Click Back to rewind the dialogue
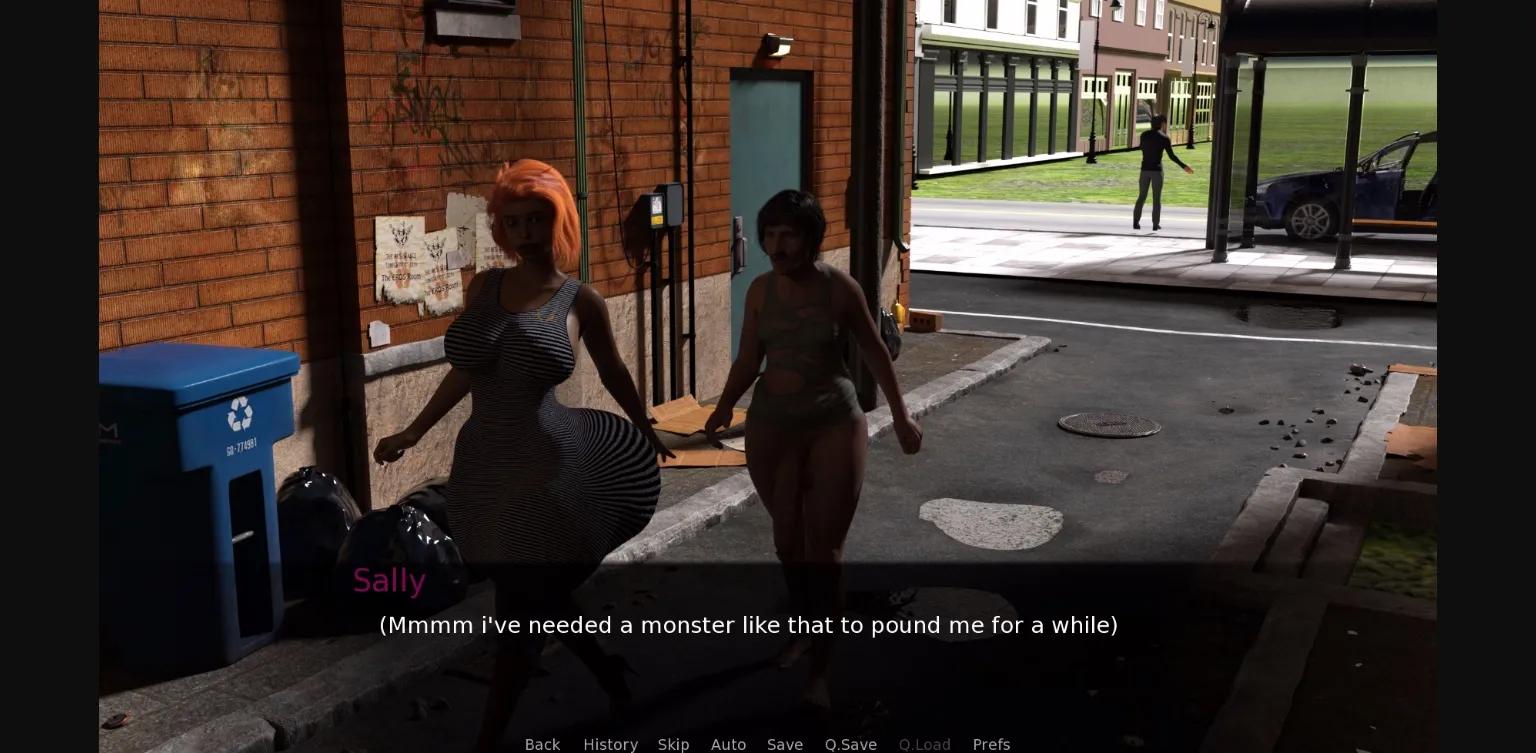Viewport: 1536px width, 753px height. tap(542, 745)
